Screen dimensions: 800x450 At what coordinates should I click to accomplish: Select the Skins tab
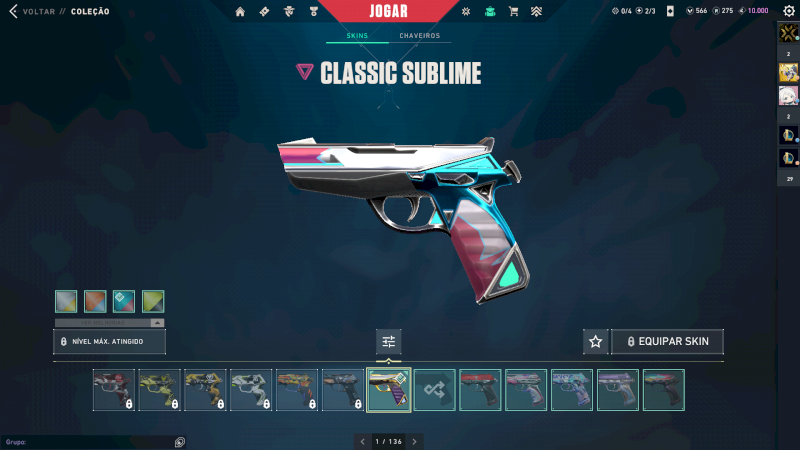point(357,36)
